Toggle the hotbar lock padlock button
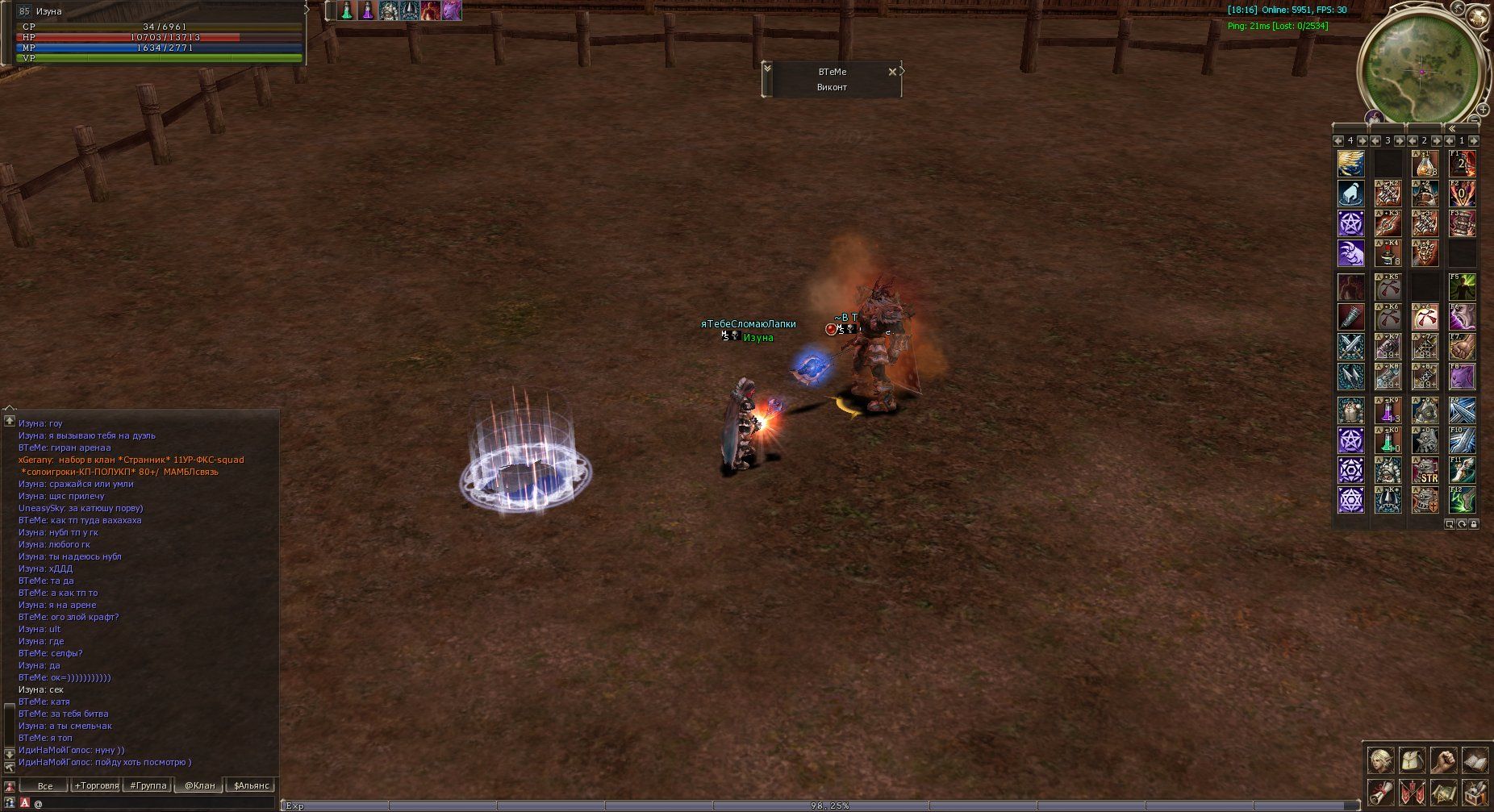Image resolution: width=1494 pixels, height=812 pixels. point(1474,524)
